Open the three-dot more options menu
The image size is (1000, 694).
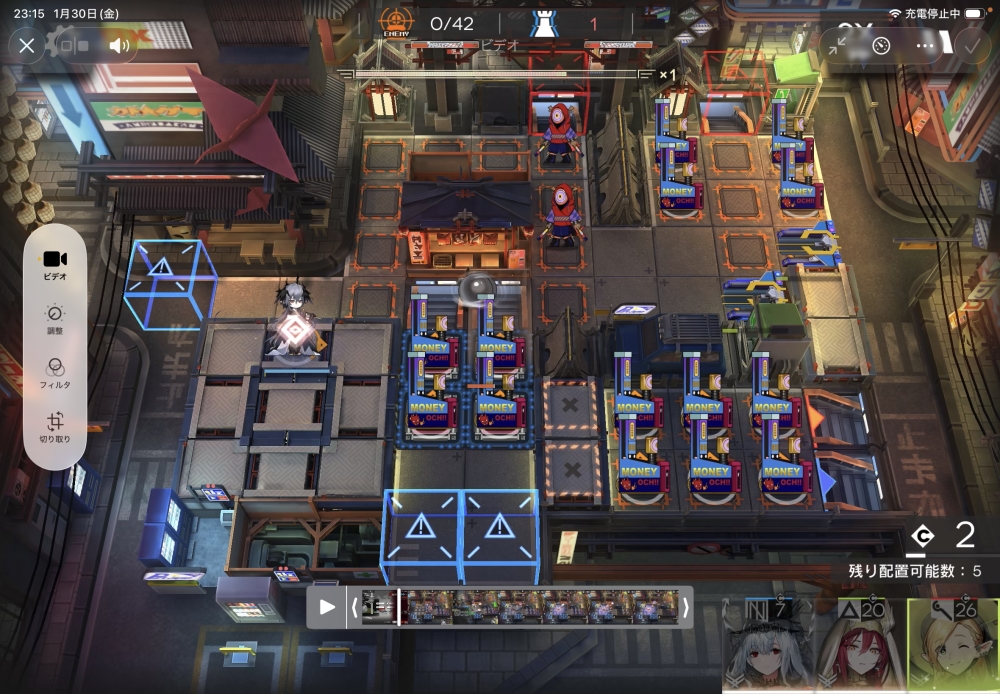[925, 45]
